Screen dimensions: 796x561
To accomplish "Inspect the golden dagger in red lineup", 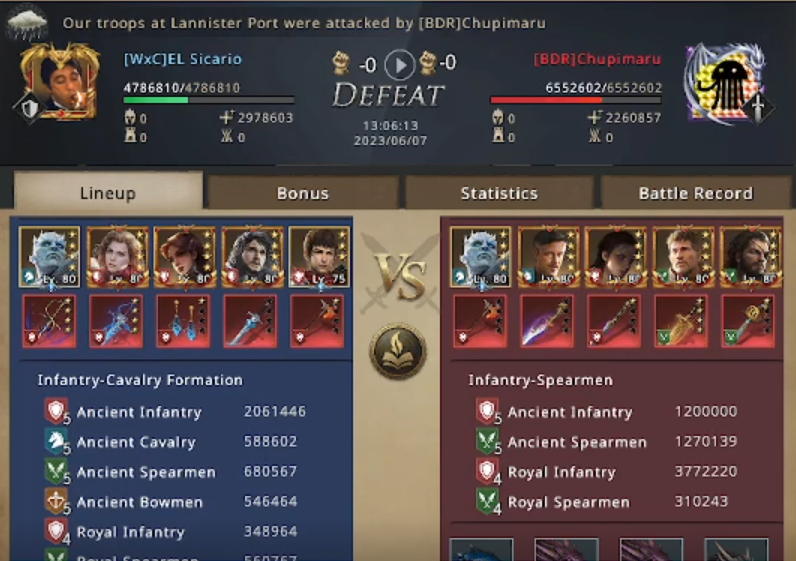I will click(679, 321).
